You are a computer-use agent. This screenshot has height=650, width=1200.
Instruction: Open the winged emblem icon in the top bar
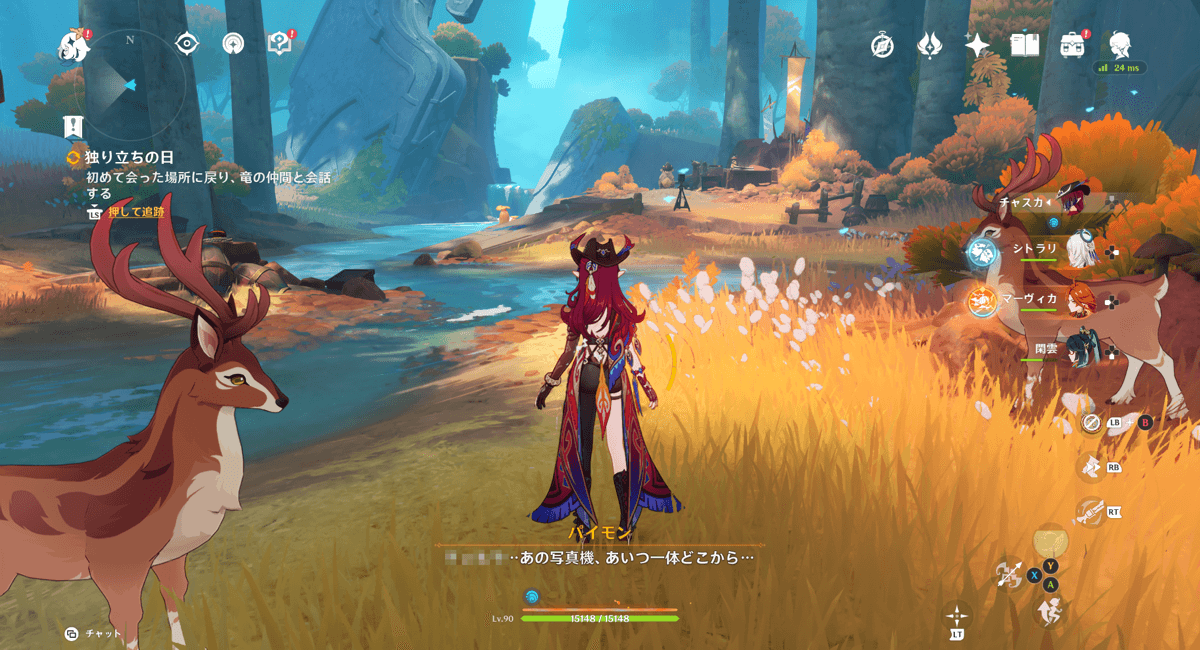[x=930, y=45]
